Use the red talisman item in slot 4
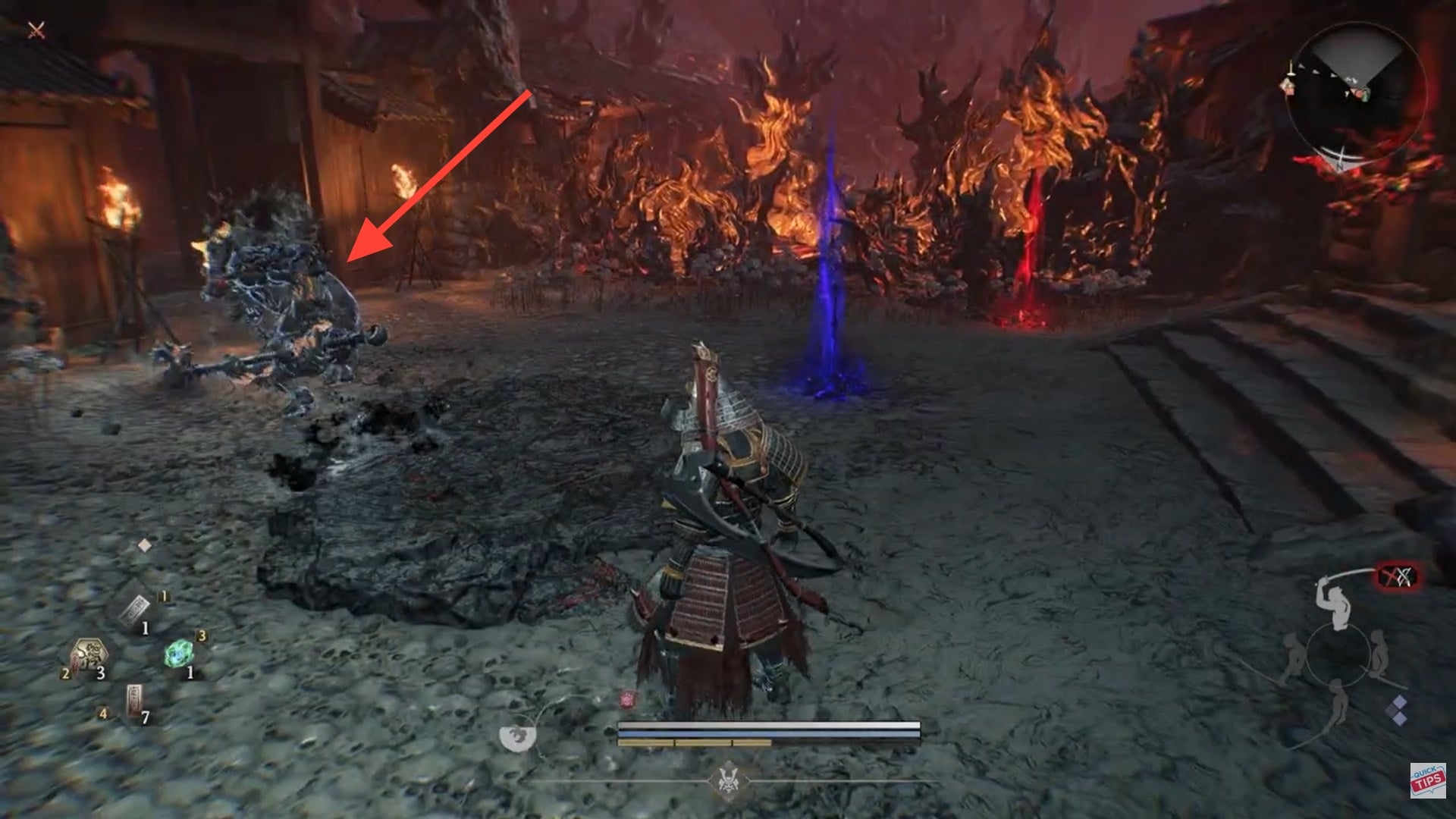This screenshot has height=819, width=1456. [x=134, y=699]
